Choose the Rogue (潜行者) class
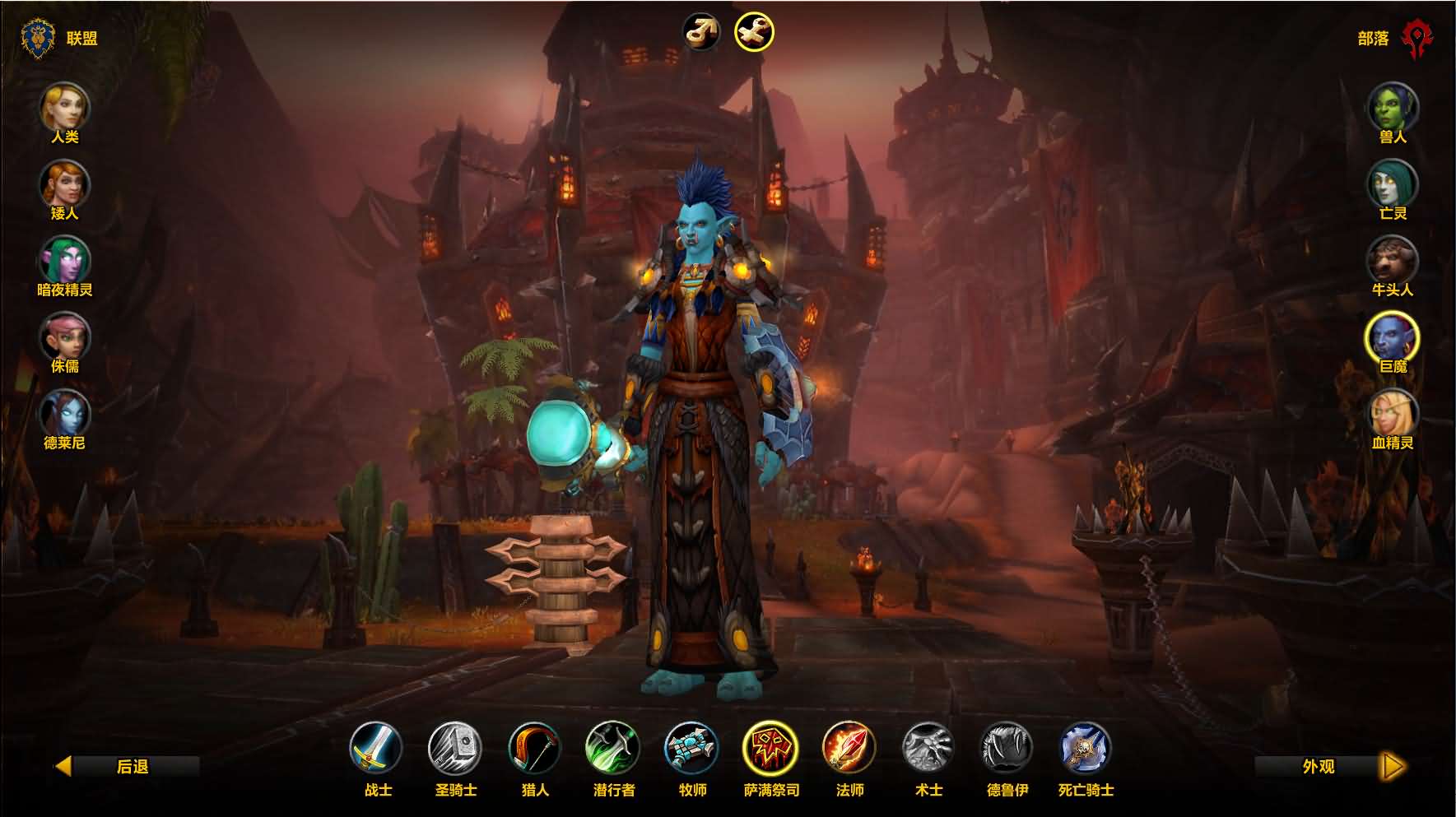The height and width of the screenshot is (817, 1456). 613,748
